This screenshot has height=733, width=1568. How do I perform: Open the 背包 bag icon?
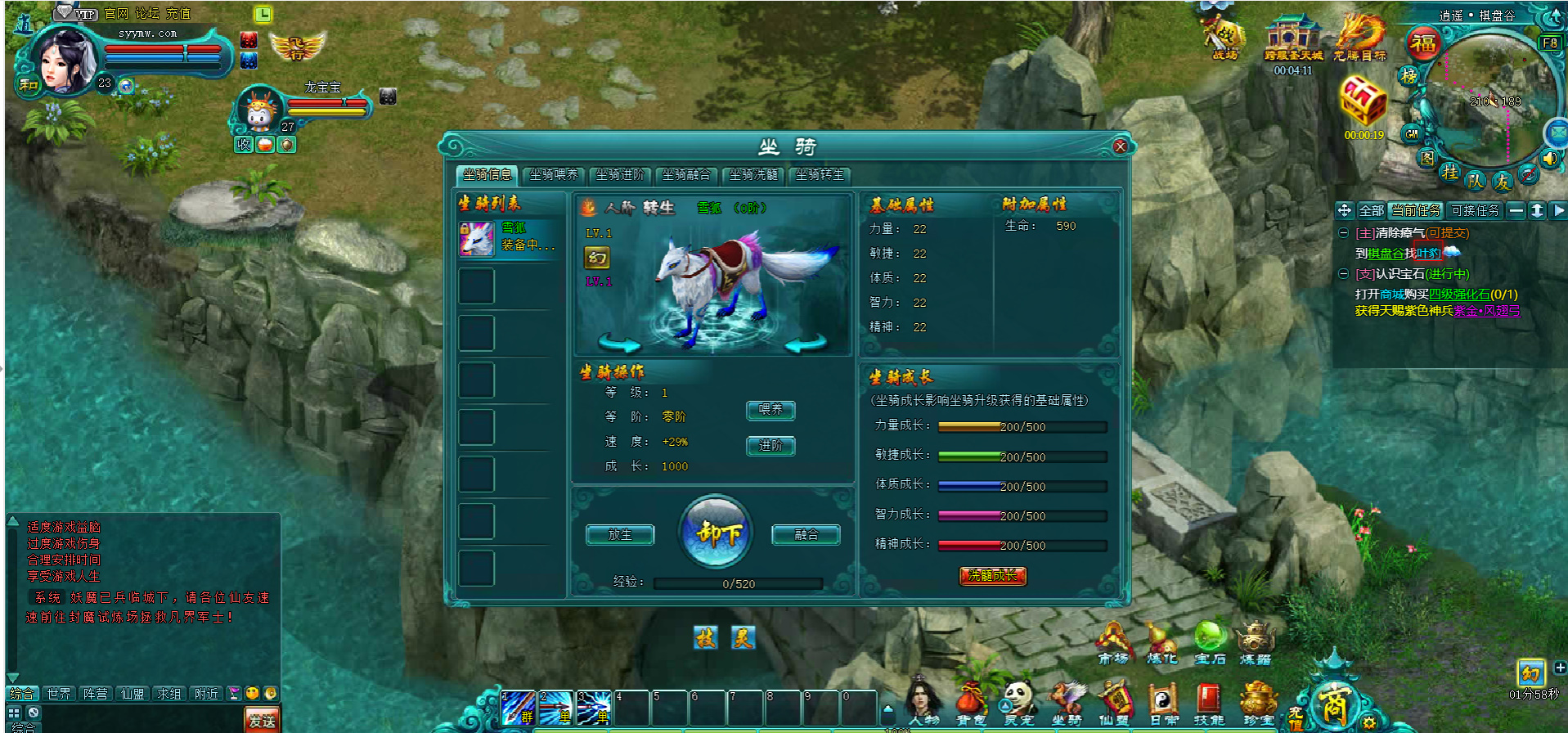(x=971, y=704)
